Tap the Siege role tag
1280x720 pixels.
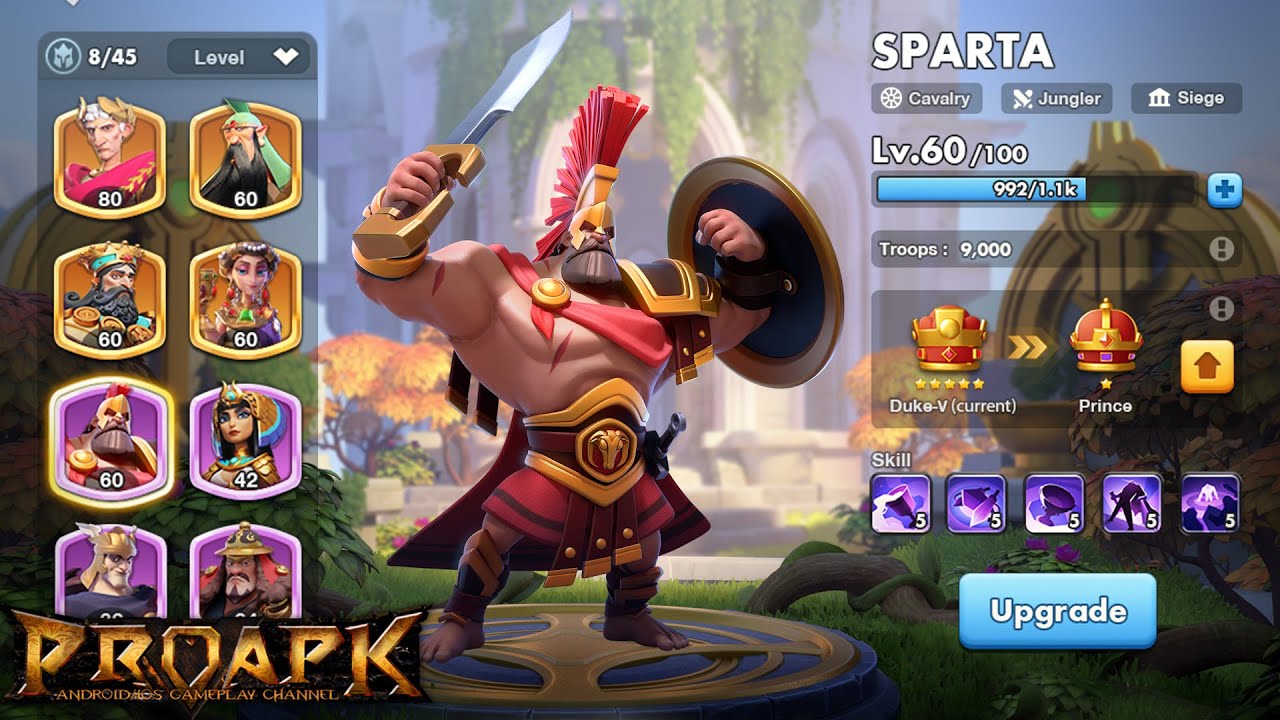coord(1186,98)
